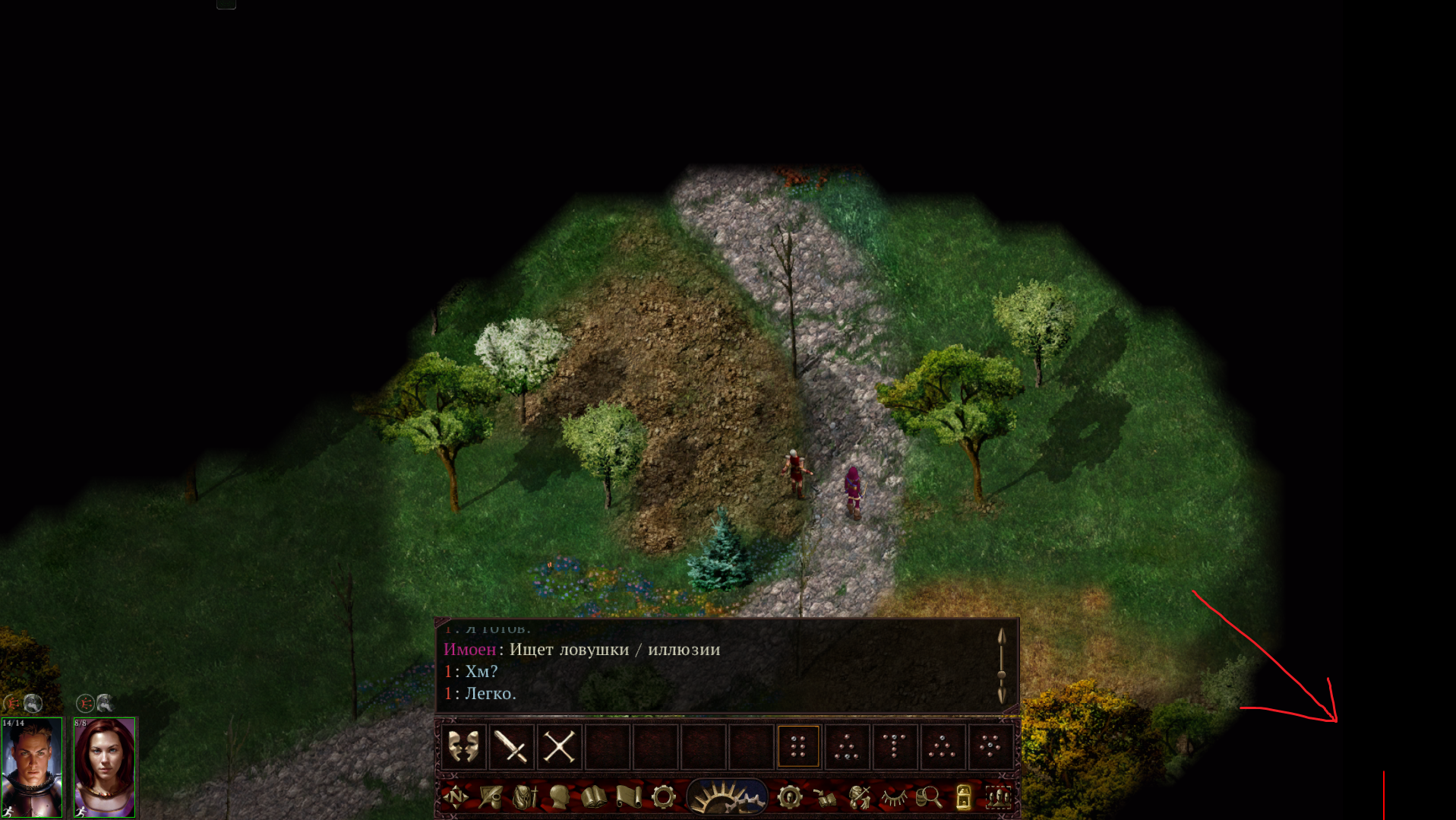Open the area map compass icon
This screenshot has height=820, width=1456.
point(456,796)
